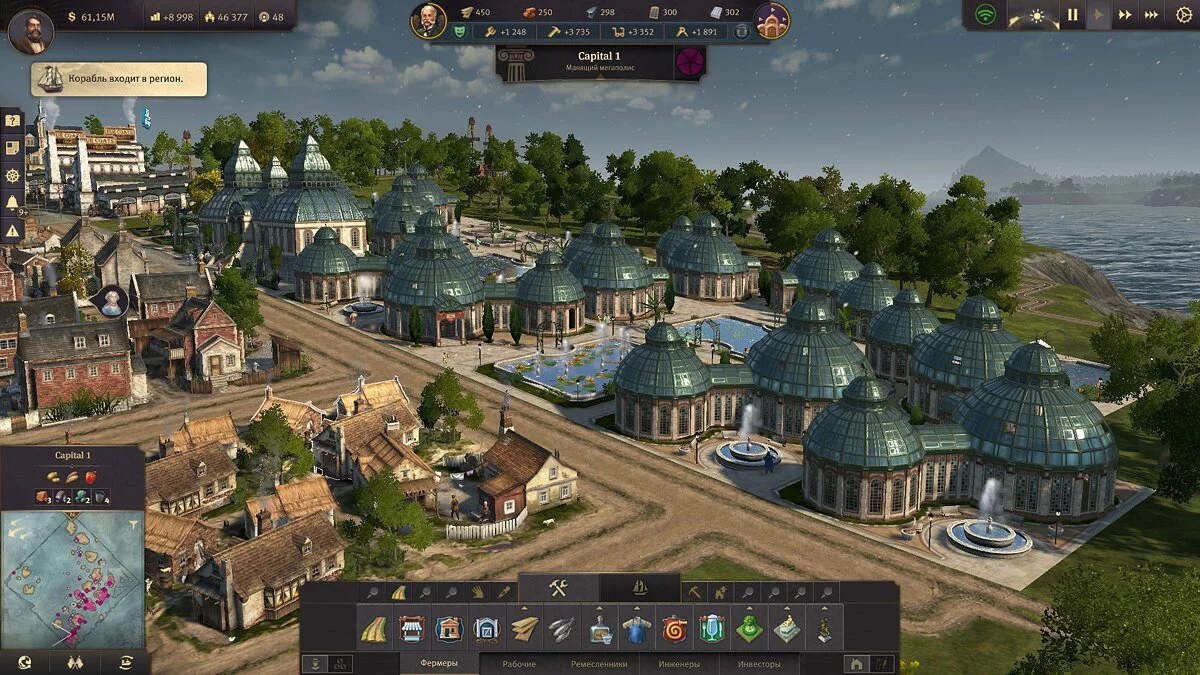The image size is (1200, 675).
Task: Open the bell notifications icon
Action: click(x=12, y=203)
